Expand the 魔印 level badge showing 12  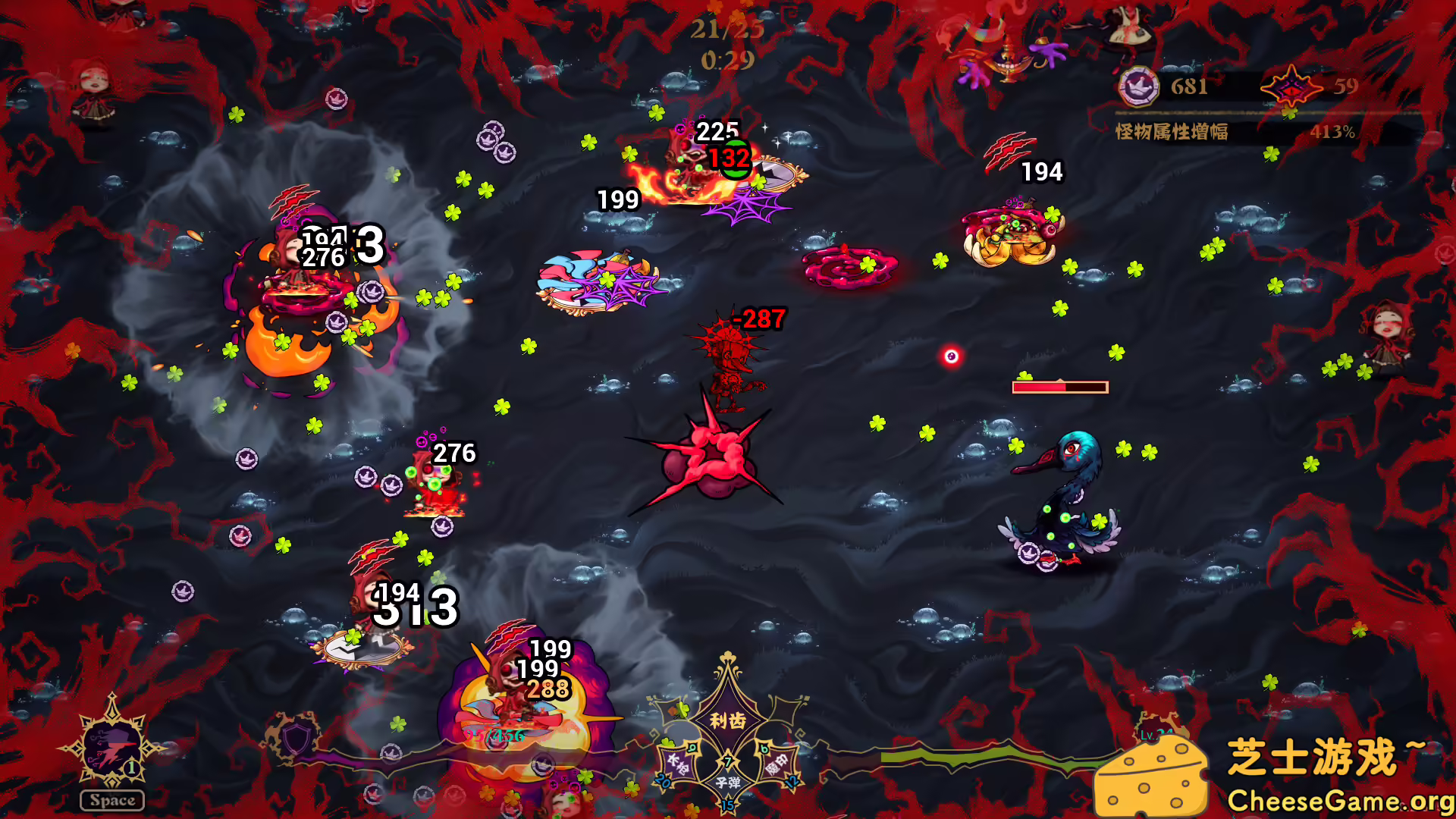click(x=792, y=781)
